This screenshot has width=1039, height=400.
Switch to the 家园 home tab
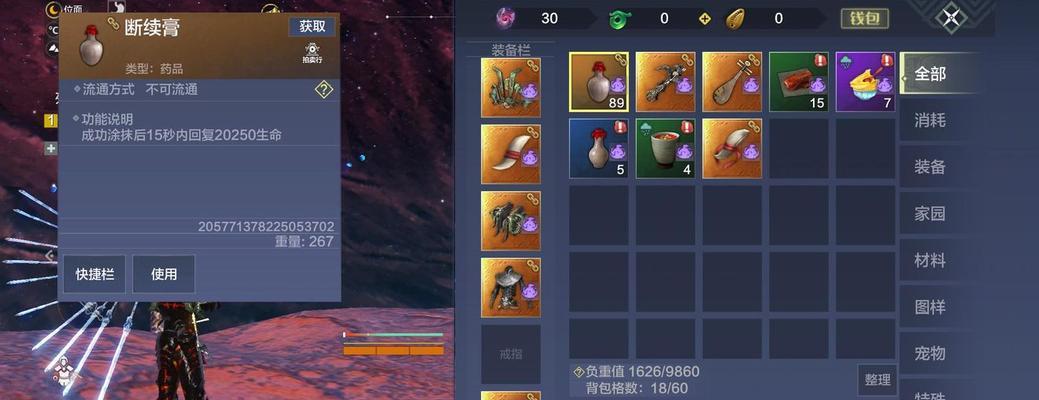pyautogui.click(x=930, y=213)
